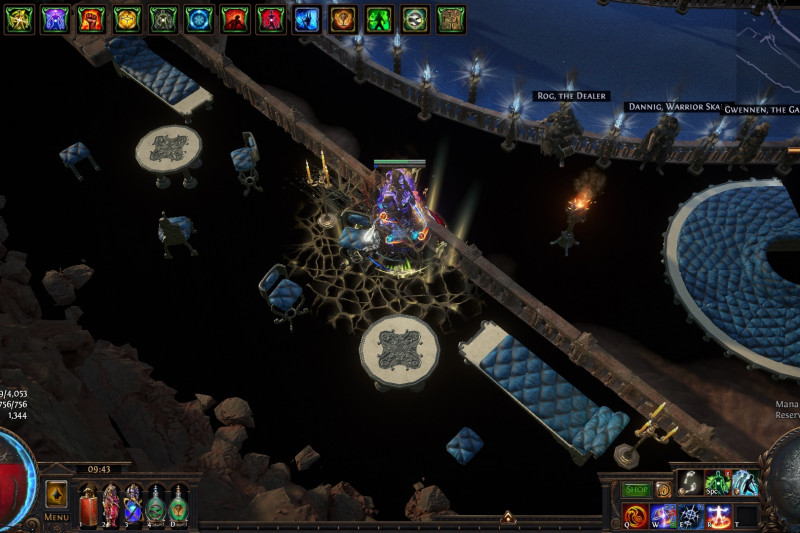Use the green flask with the wing emblem

click(x=155, y=503)
